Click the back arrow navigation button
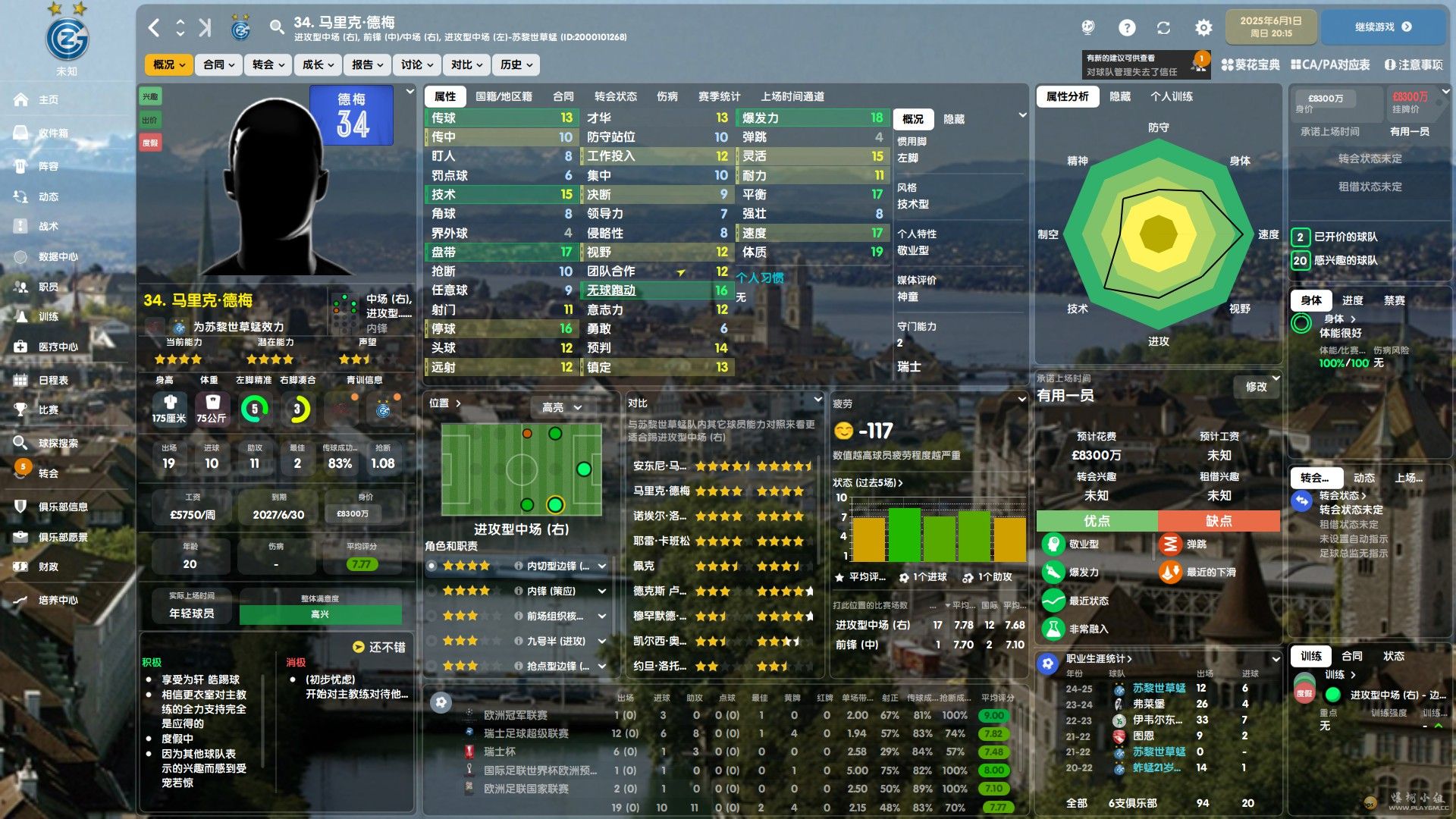 (x=154, y=28)
